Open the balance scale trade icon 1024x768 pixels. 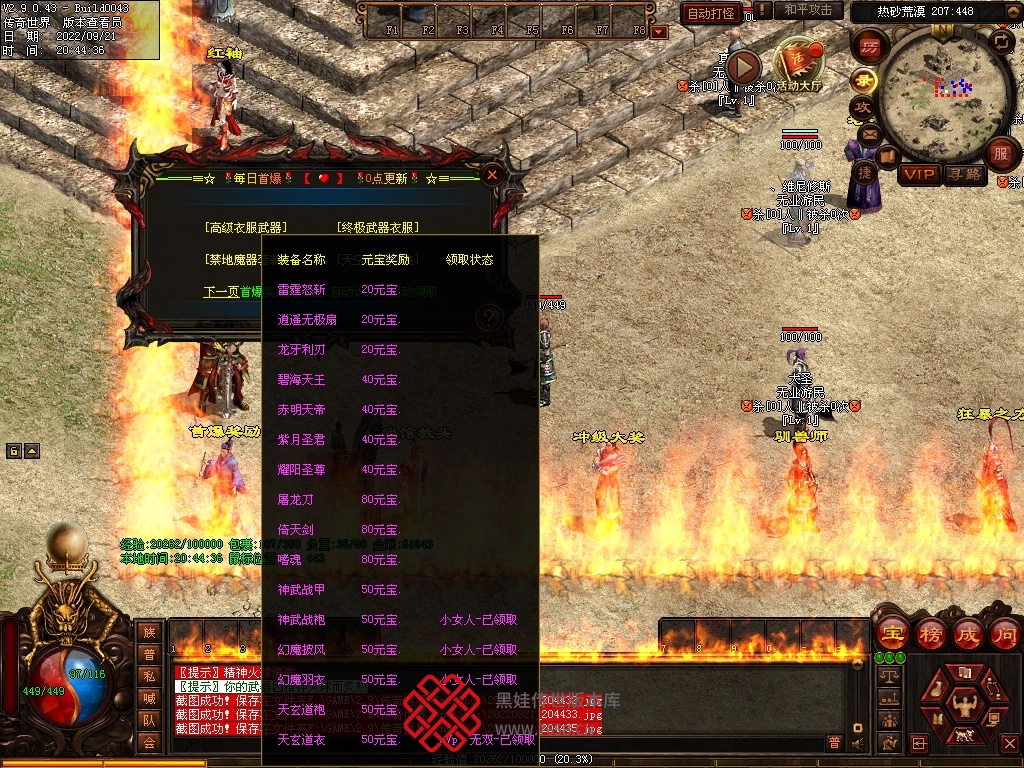click(x=887, y=676)
